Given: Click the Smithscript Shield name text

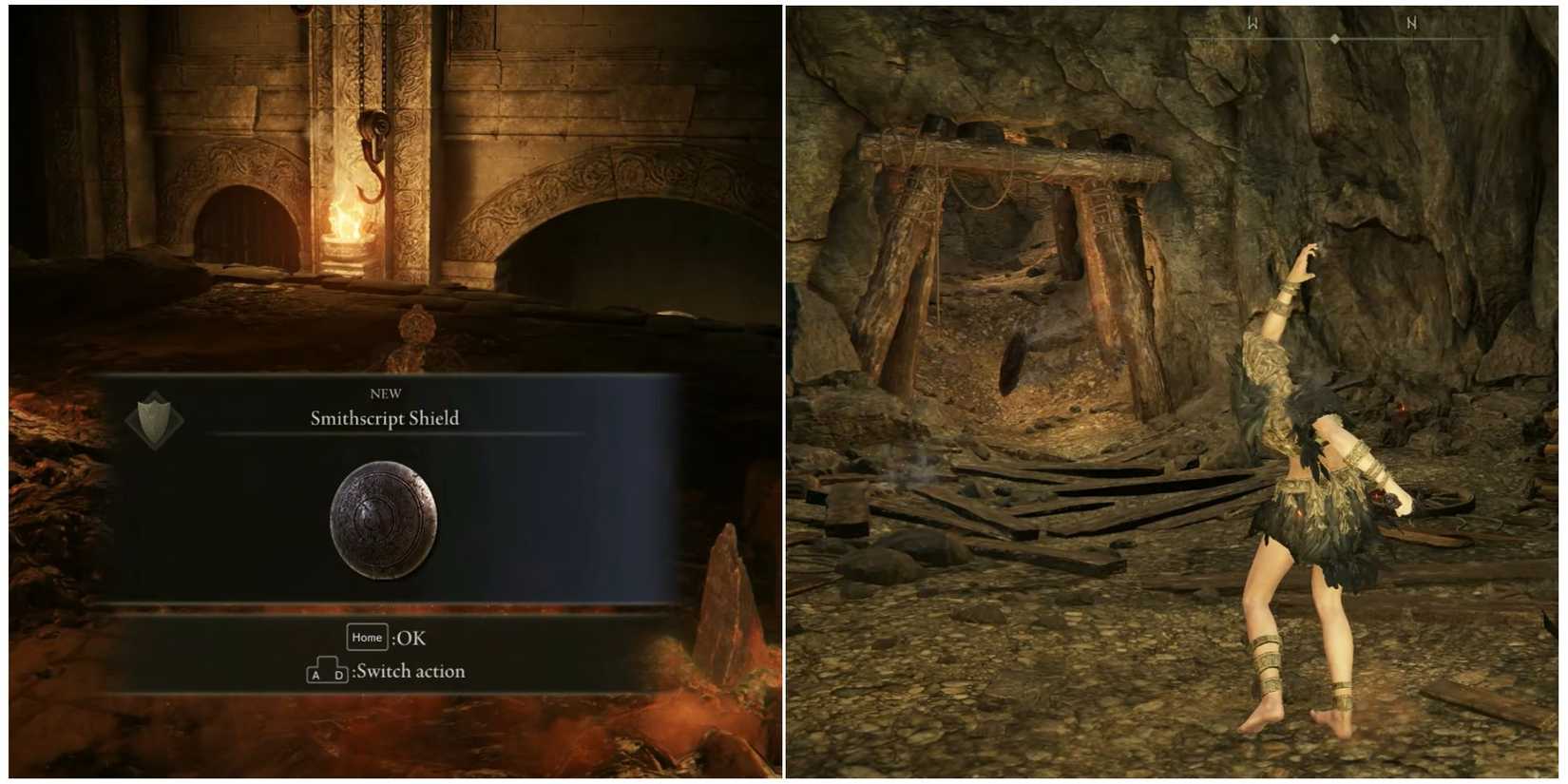Looking at the screenshot, I should click(x=384, y=417).
